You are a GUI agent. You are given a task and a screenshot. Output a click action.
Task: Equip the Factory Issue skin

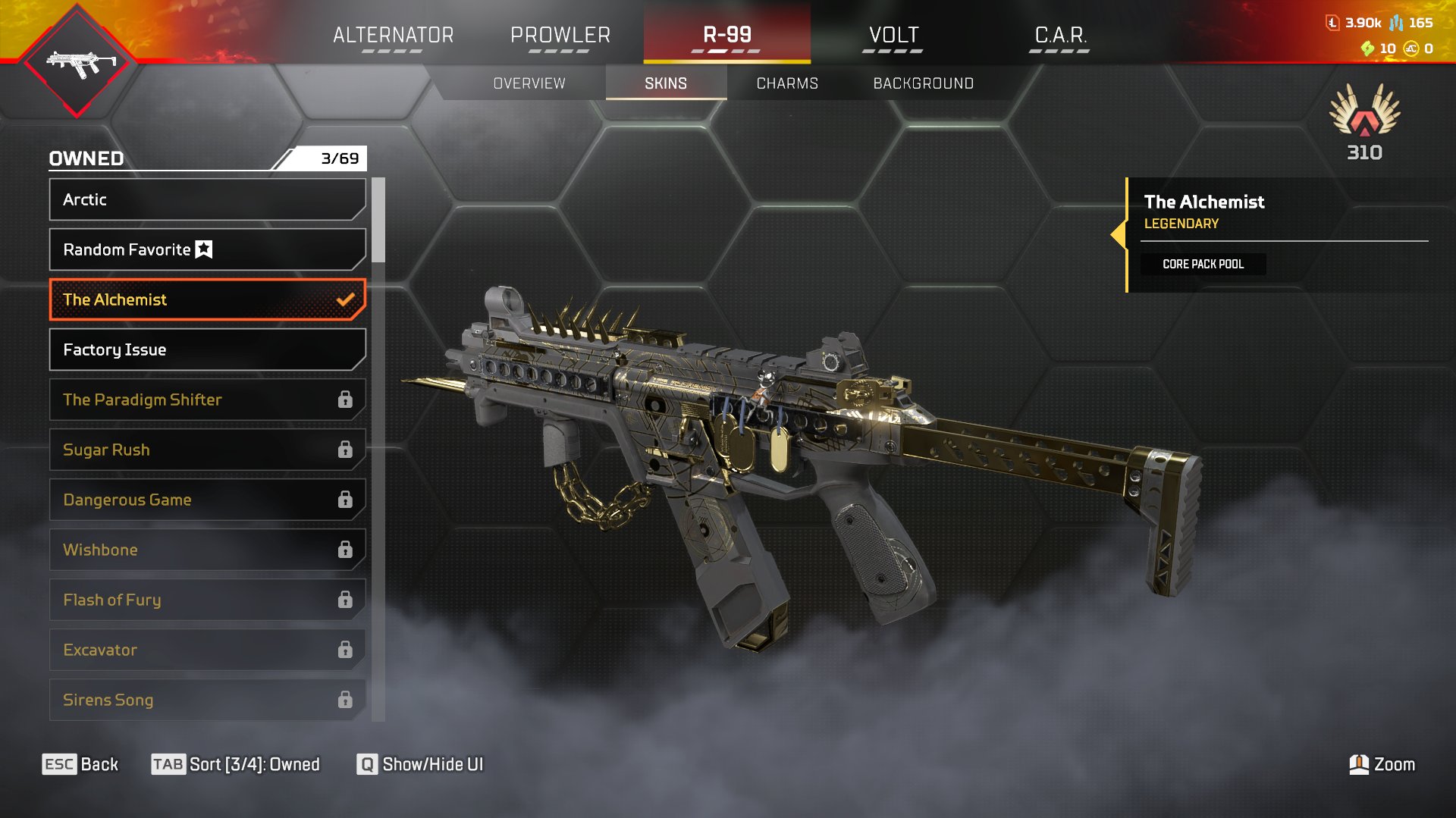point(207,349)
